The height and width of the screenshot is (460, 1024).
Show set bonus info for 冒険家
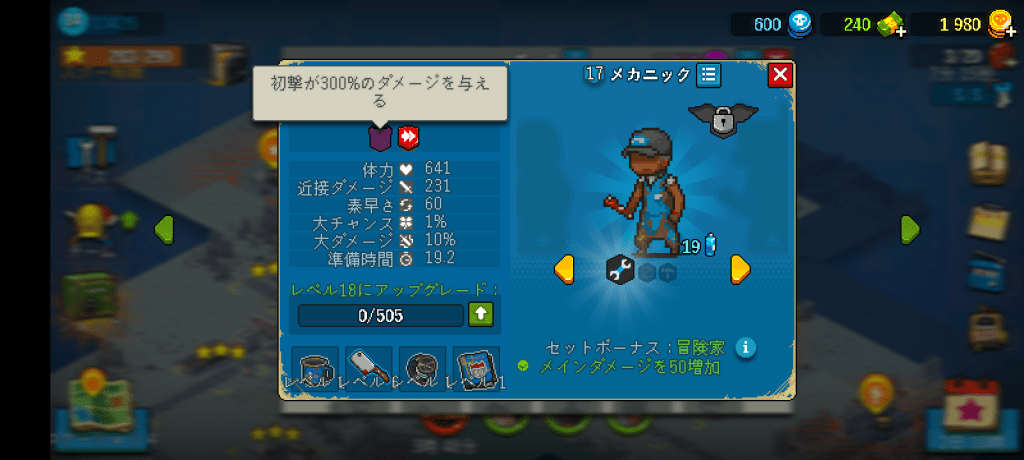[745, 348]
